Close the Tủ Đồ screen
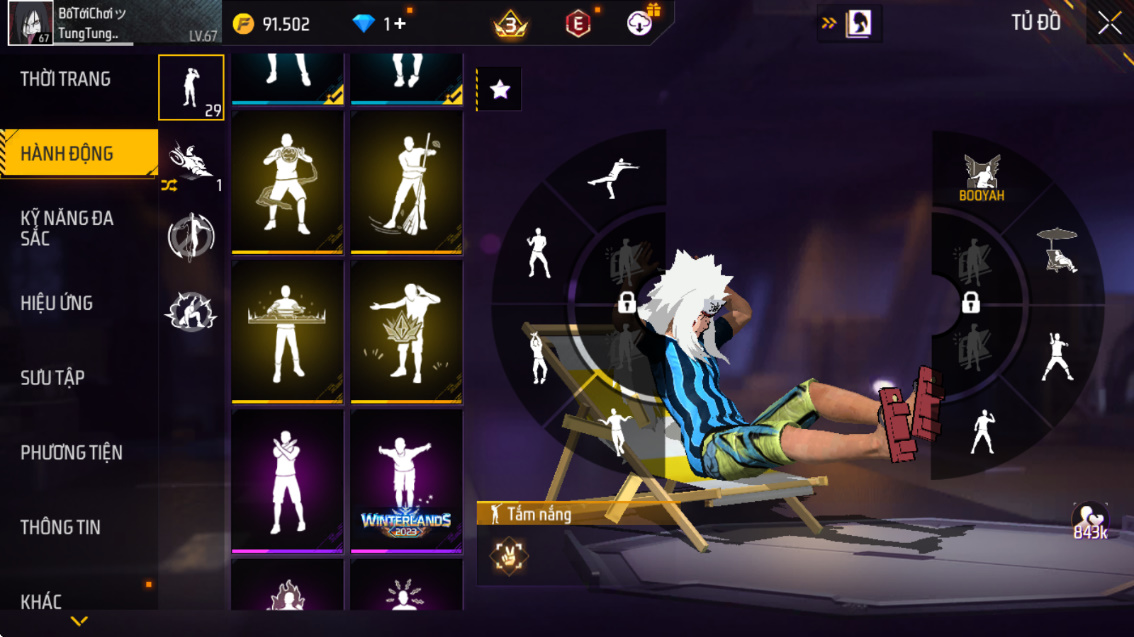 coord(1109,23)
